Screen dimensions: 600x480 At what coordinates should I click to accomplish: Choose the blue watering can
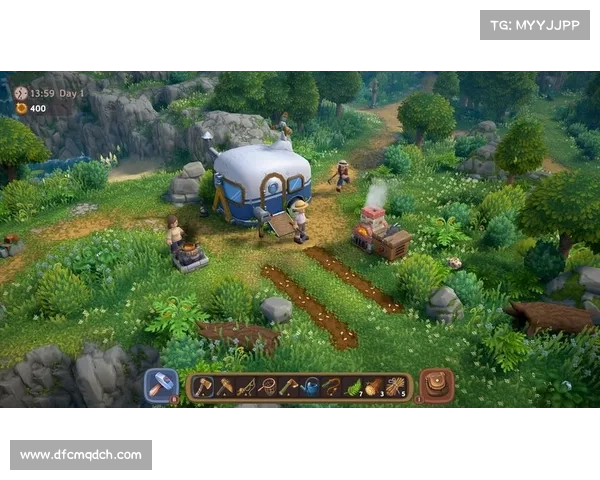coord(310,387)
